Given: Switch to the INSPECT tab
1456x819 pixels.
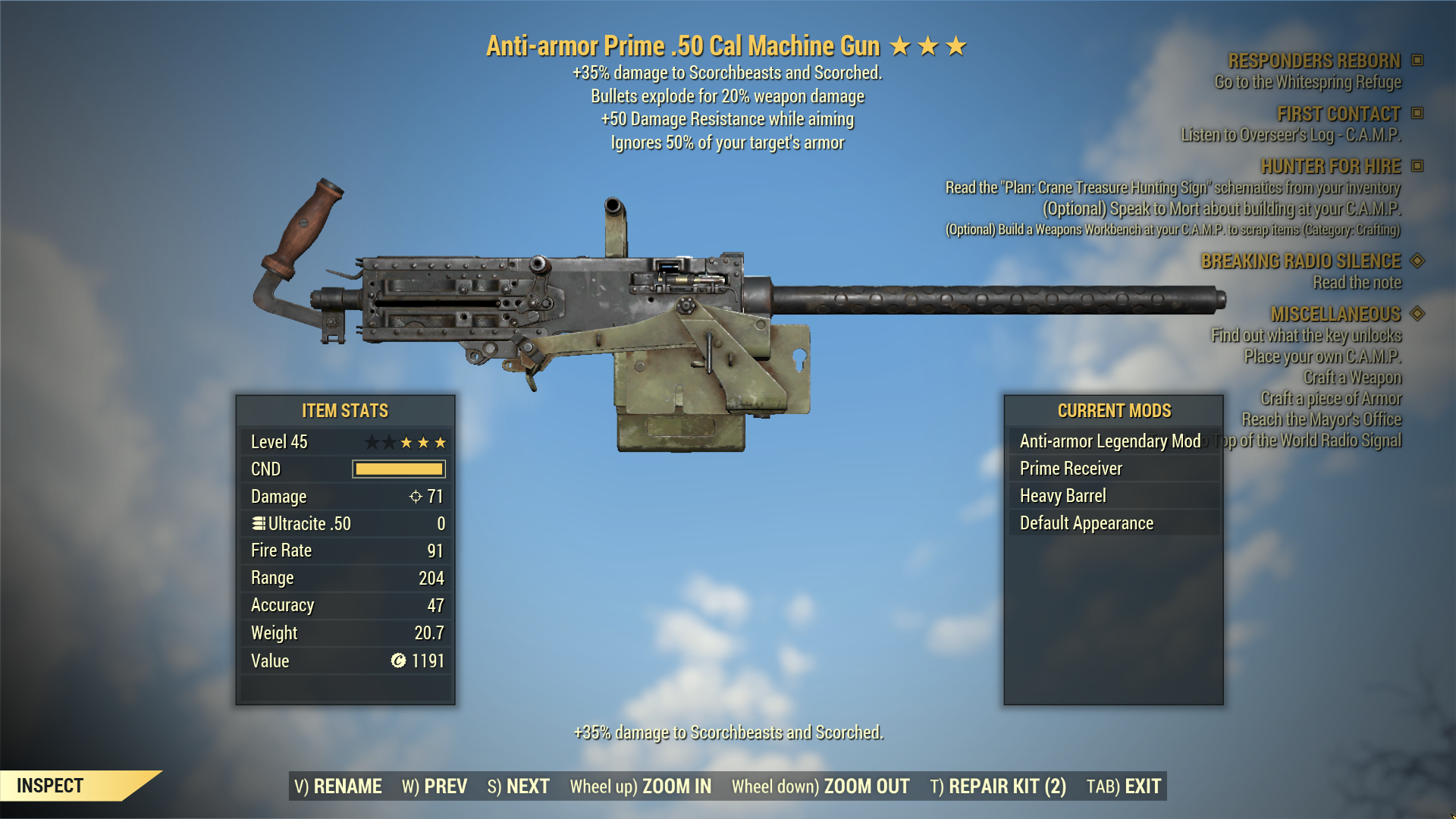Looking at the screenshot, I should point(52,786).
